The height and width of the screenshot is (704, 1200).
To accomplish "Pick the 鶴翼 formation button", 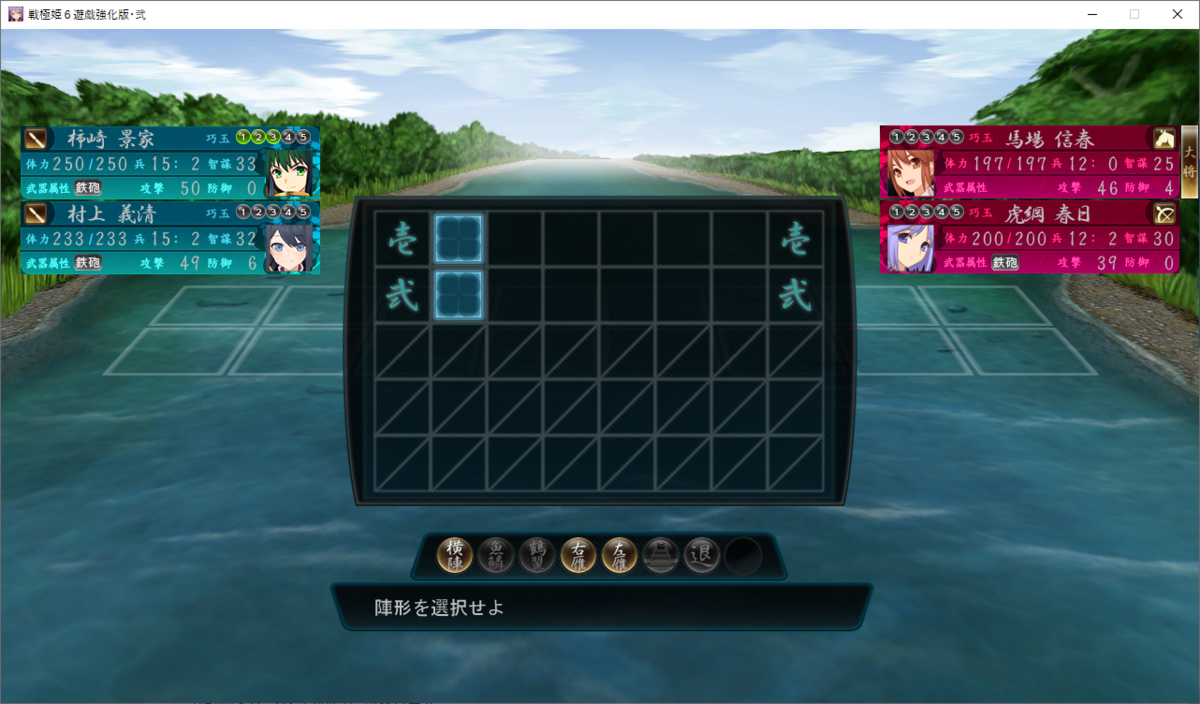I will 537,555.
